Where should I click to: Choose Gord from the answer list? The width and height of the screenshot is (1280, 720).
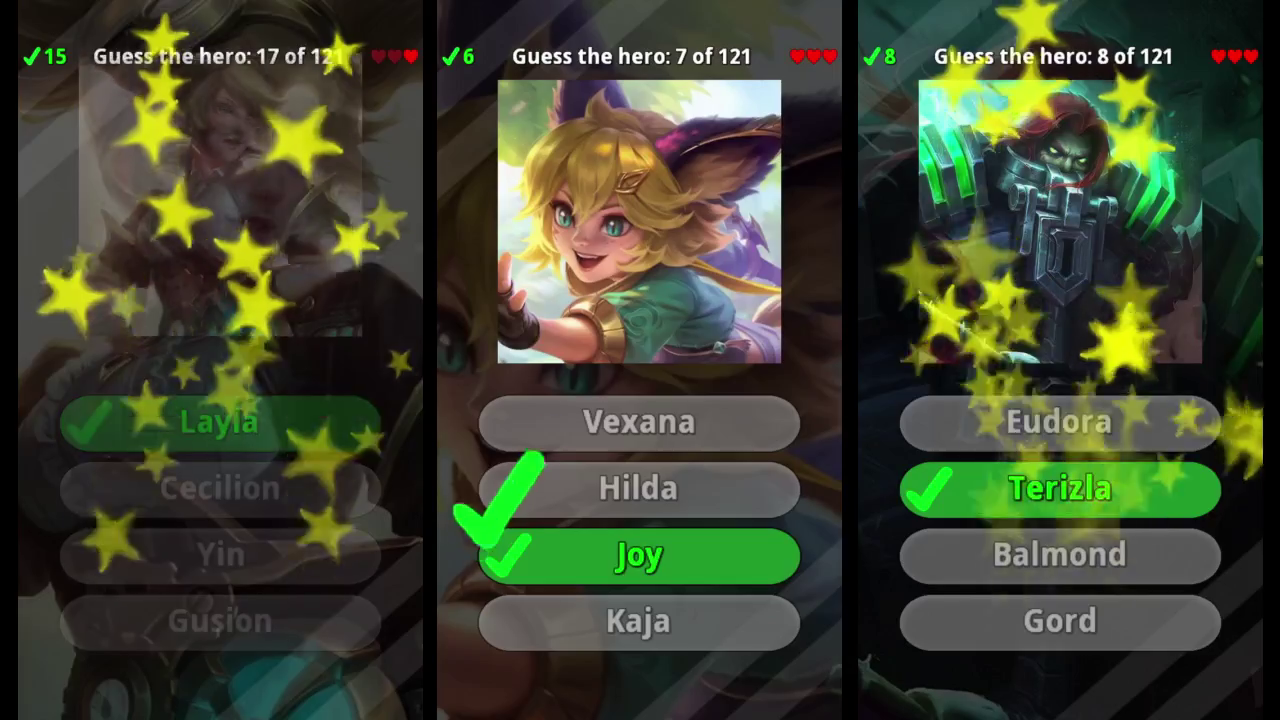coord(1060,622)
